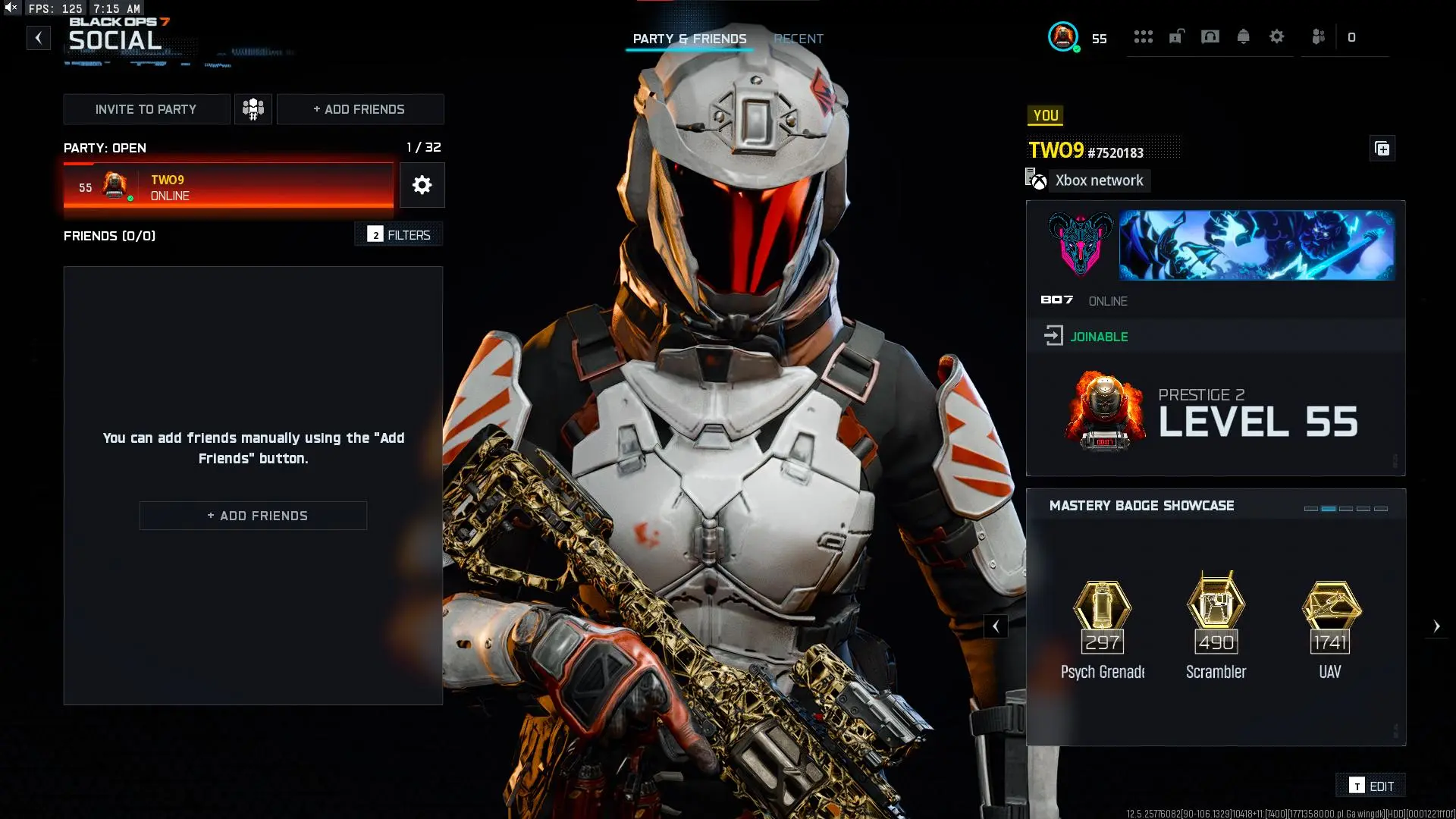Select the Party & Friends tab
This screenshot has height=819, width=1456.
689,39
